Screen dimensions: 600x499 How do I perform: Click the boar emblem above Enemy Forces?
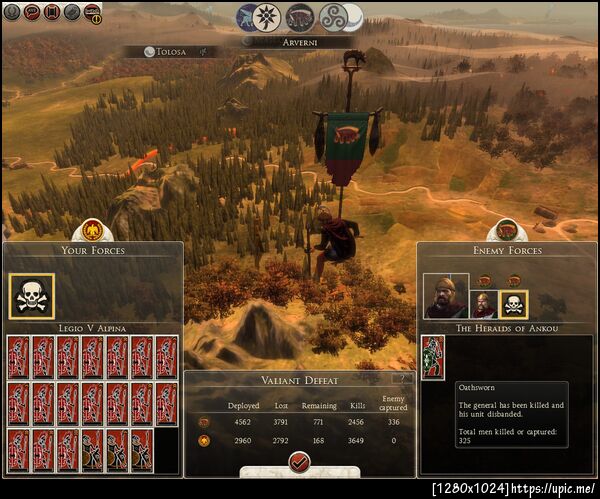[x=507, y=229]
